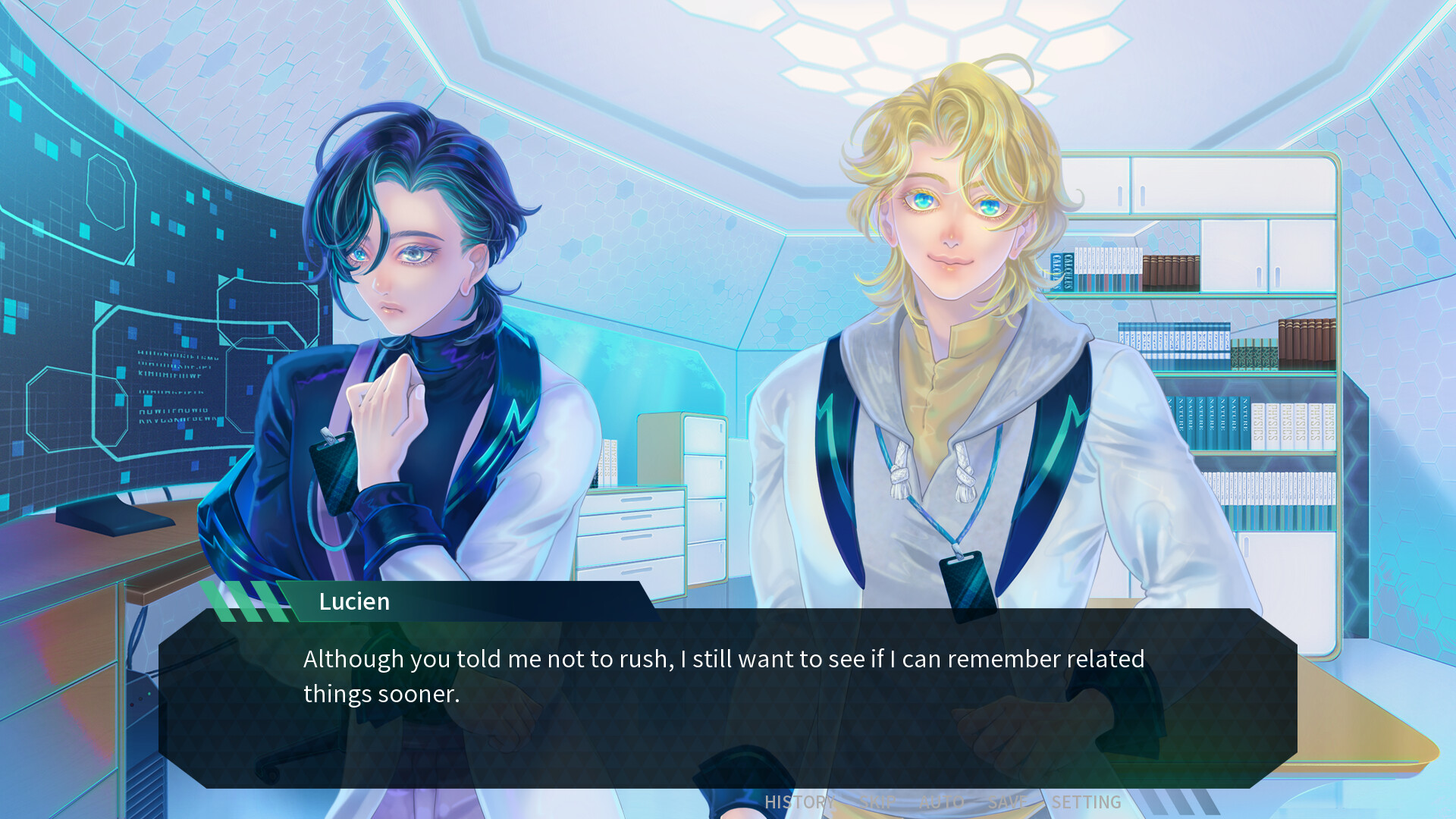Open the HISTORY log
Viewport: 1456px width, 819px height.
[798, 801]
